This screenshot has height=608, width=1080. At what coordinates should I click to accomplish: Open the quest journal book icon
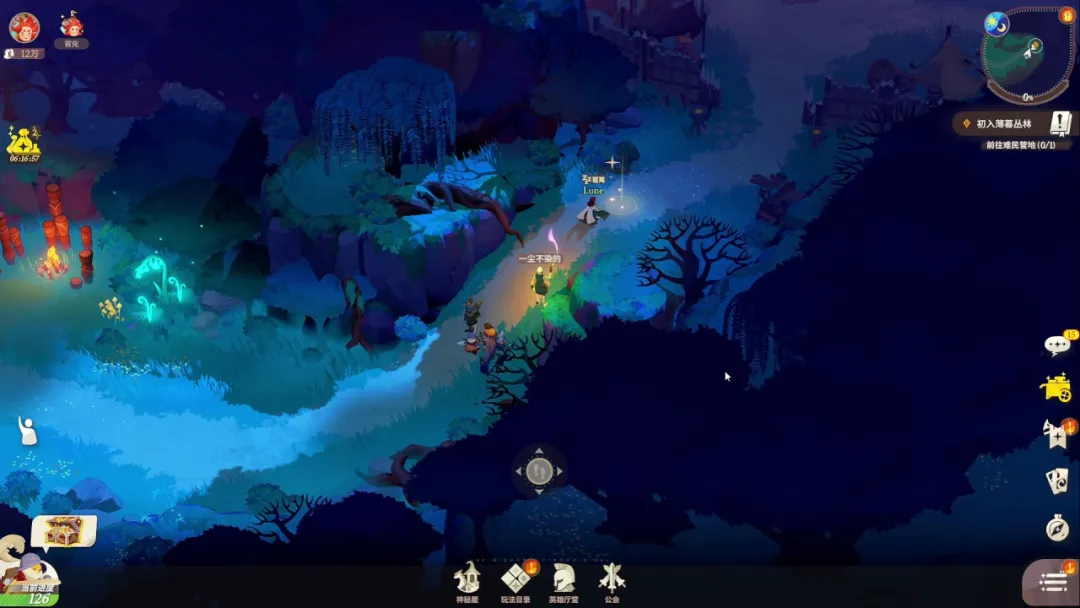[1060, 123]
